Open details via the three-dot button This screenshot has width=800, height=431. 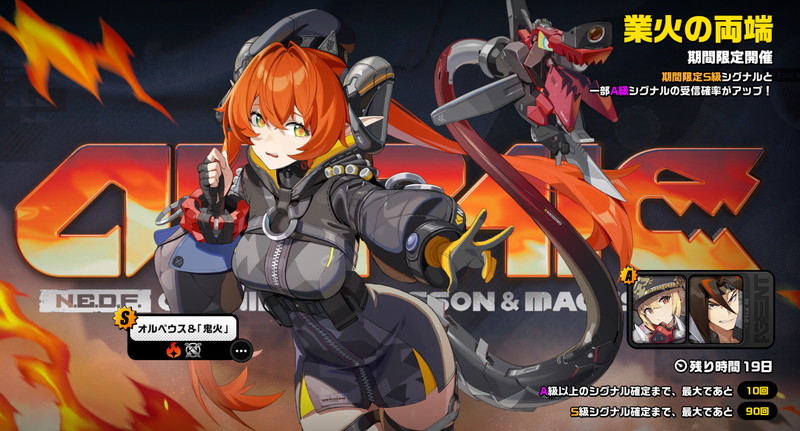click(x=240, y=351)
